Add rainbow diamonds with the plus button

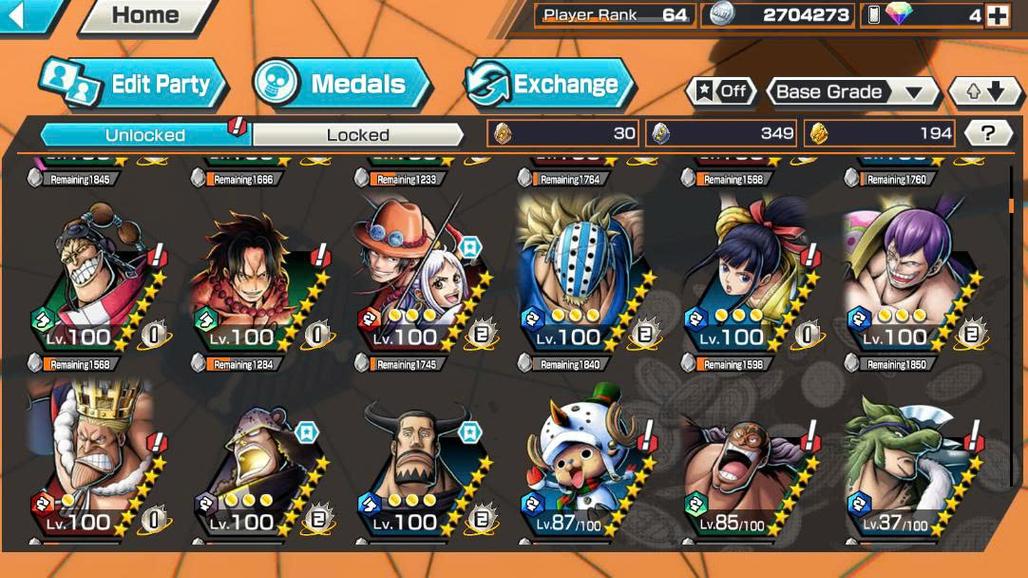point(997,15)
